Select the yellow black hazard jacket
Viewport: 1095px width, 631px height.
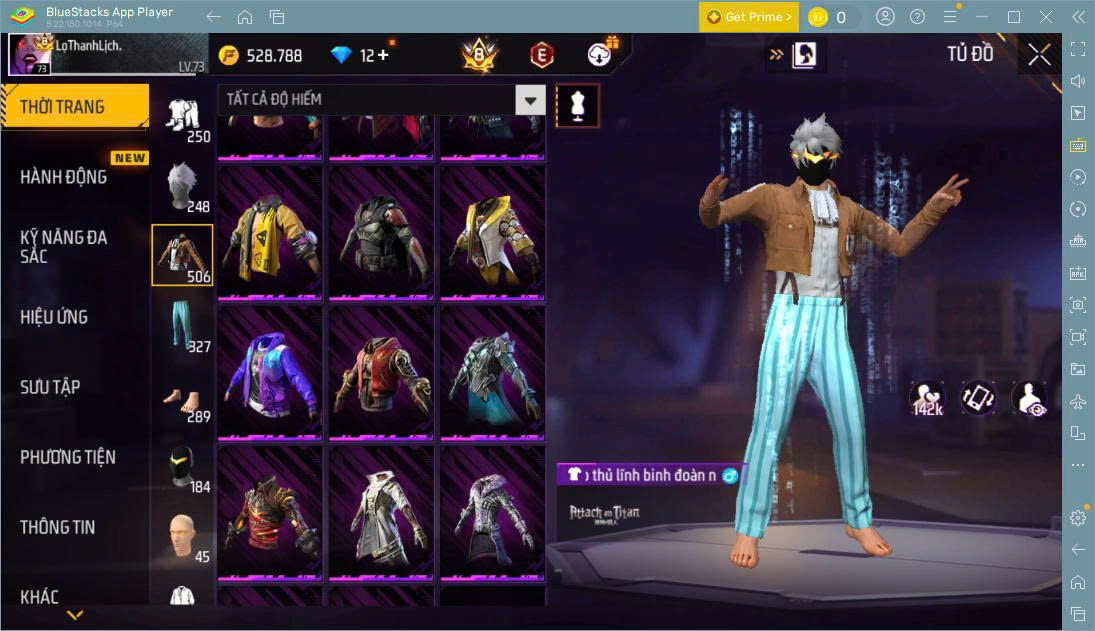(x=270, y=231)
